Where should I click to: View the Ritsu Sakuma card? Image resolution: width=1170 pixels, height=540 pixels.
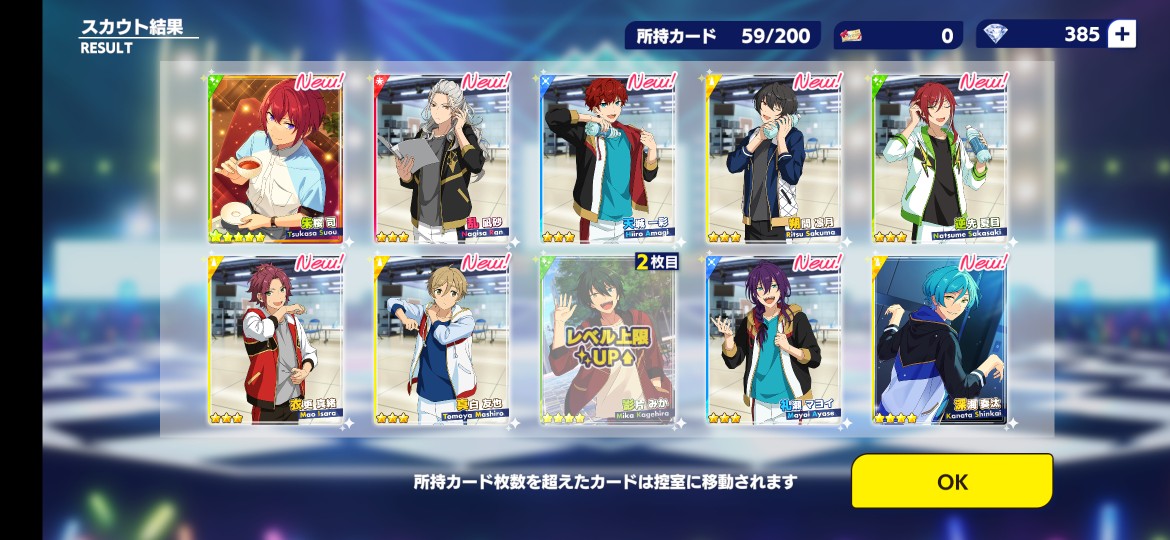click(774, 158)
